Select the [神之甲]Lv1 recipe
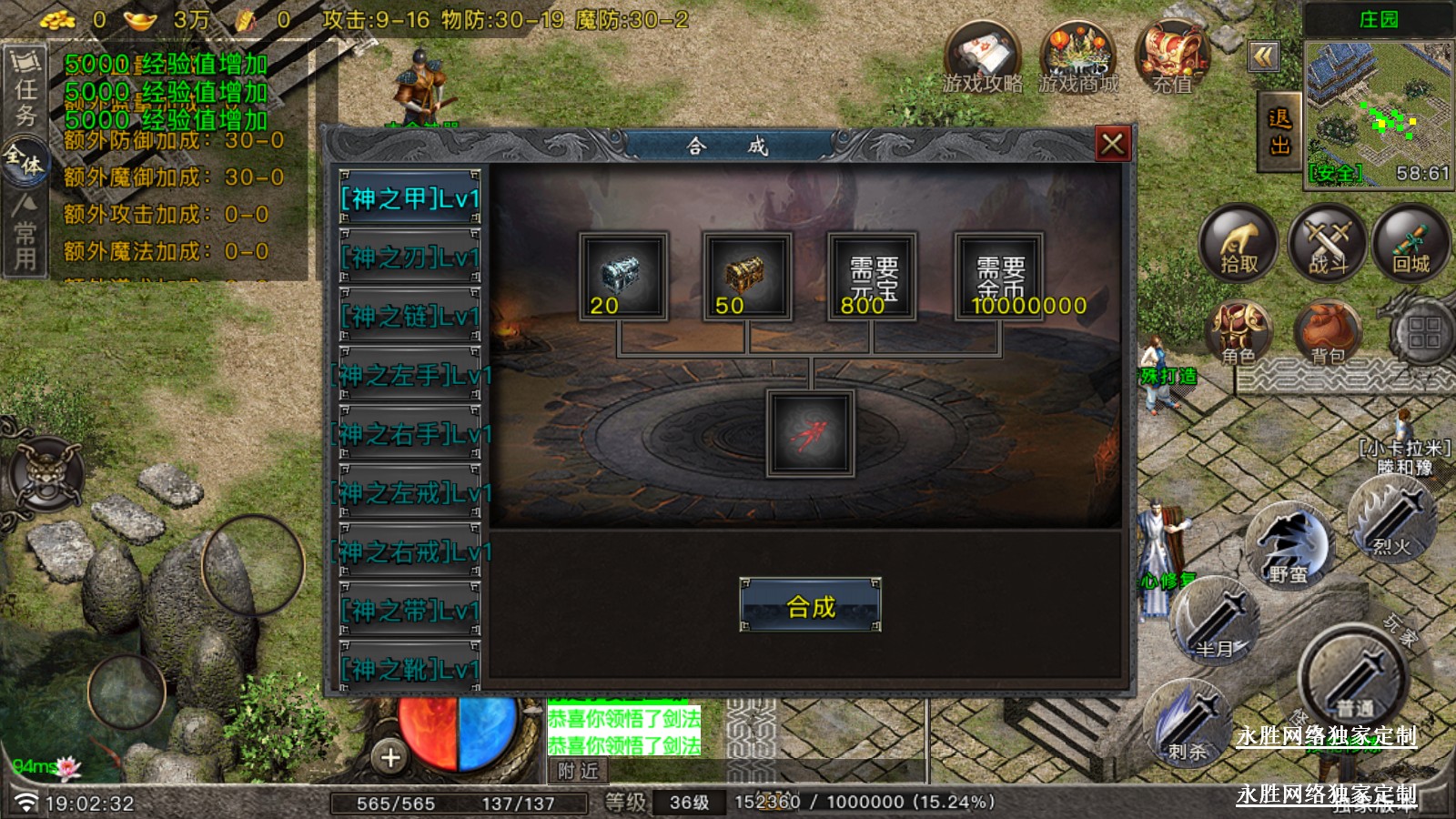Image resolution: width=1456 pixels, height=819 pixels. 409,198
